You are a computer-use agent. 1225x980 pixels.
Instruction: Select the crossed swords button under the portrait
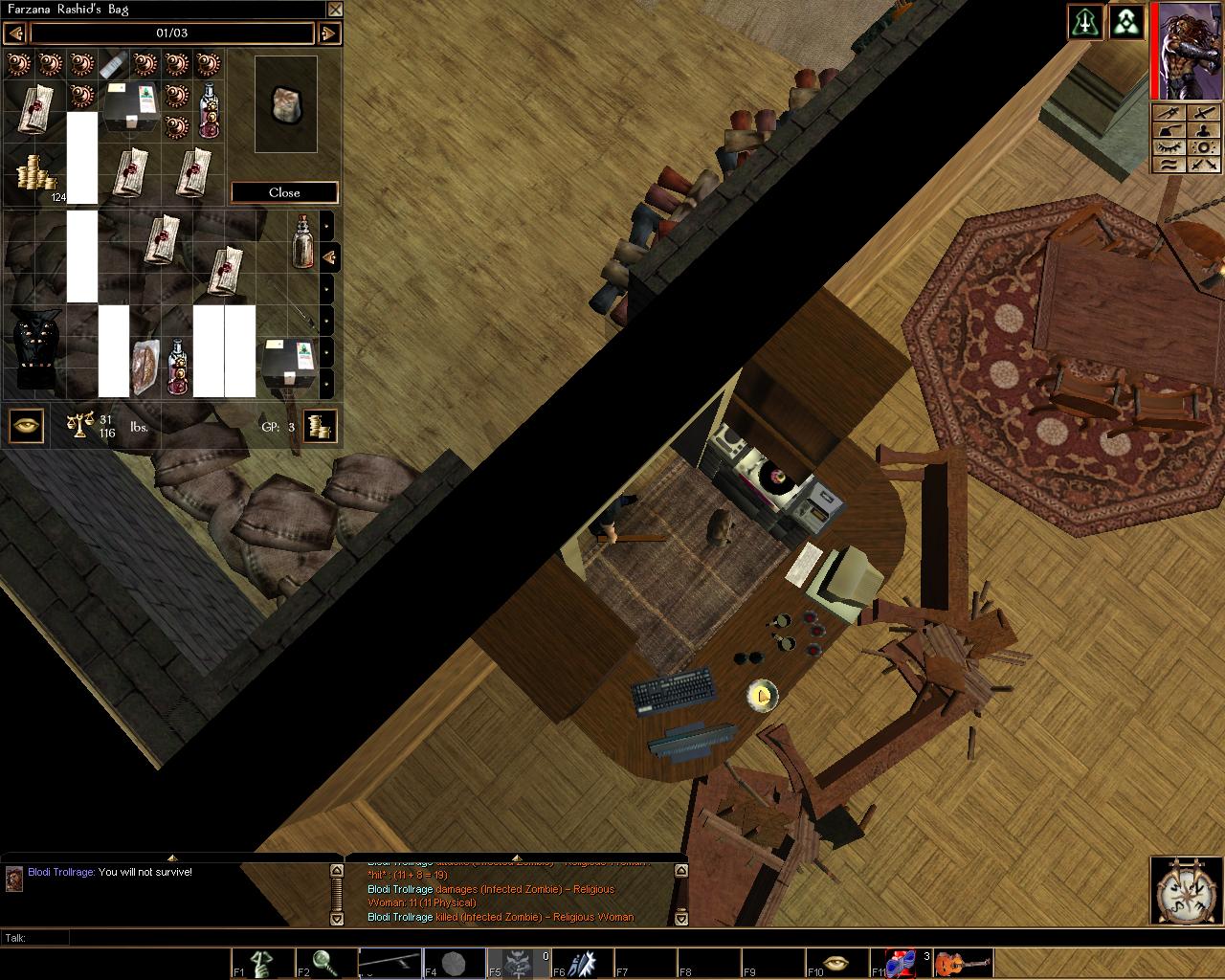(x=1203, y=165)
